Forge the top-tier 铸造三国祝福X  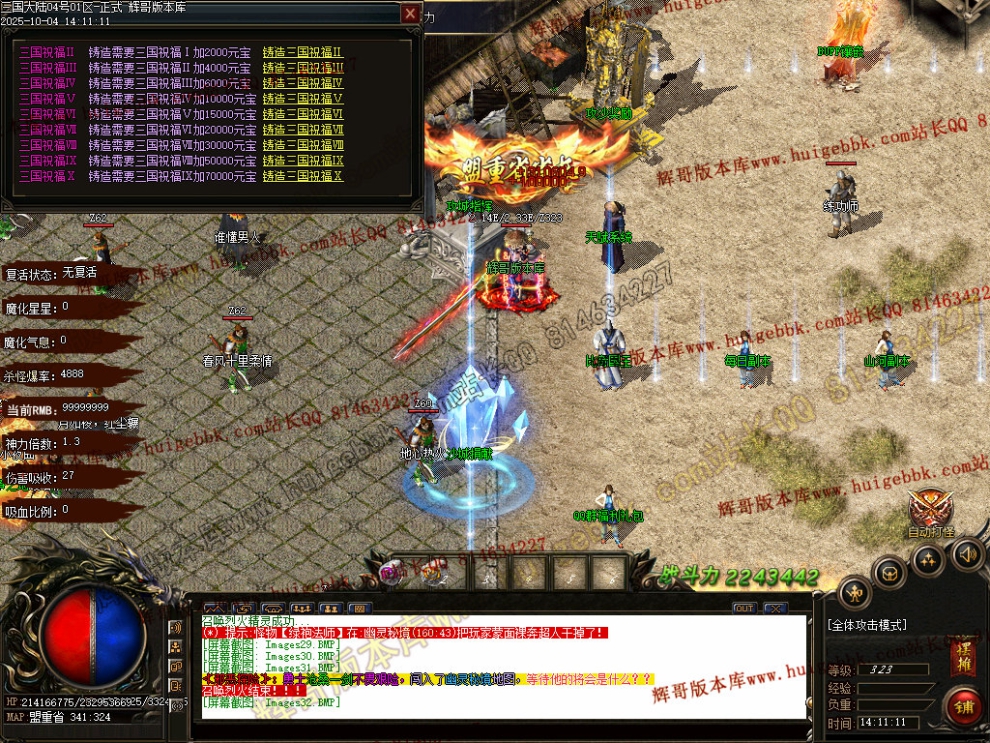pyautogui.click(x=302, y=177)
